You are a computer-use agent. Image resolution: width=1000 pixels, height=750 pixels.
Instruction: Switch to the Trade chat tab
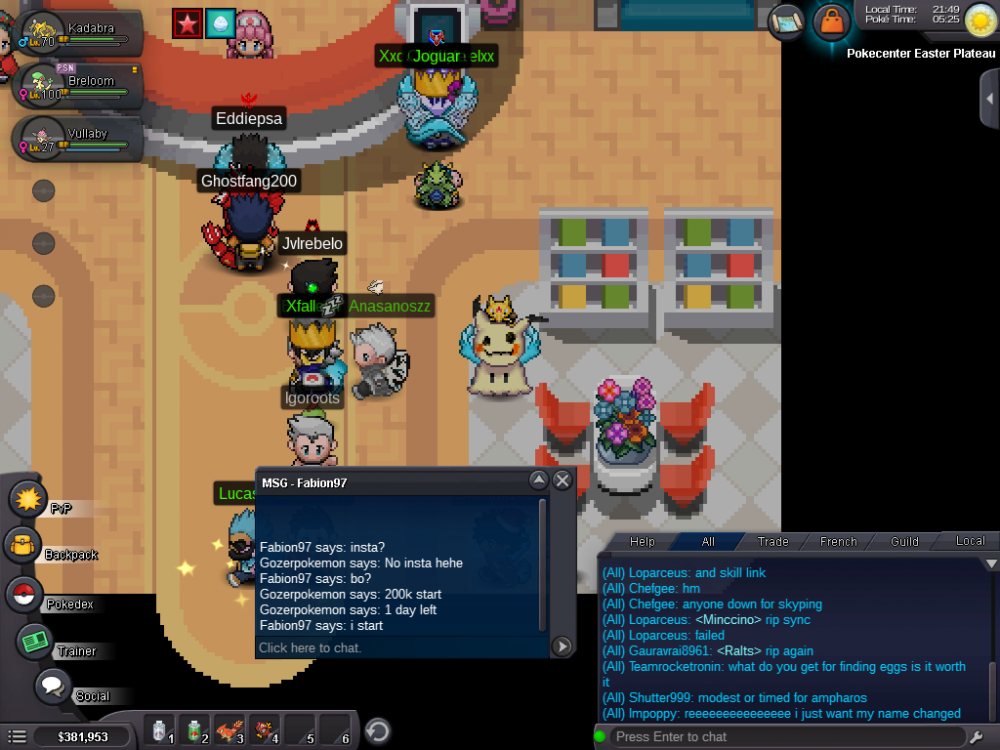coord(773,541)
